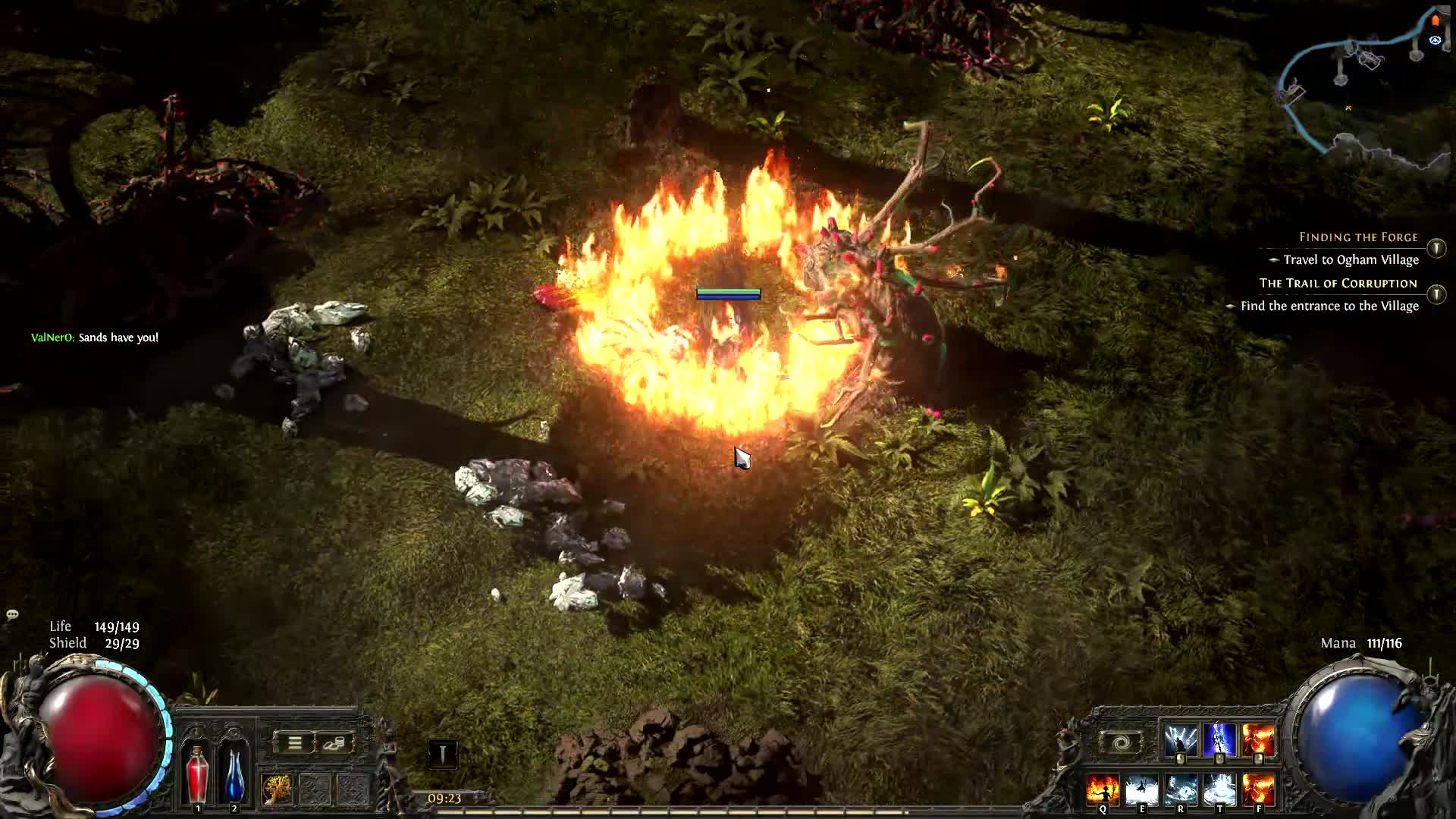The image size is (1456, 819).
Task: Select the golden tree charm slot
Action: pyautogui.click(x=277, y=789)
